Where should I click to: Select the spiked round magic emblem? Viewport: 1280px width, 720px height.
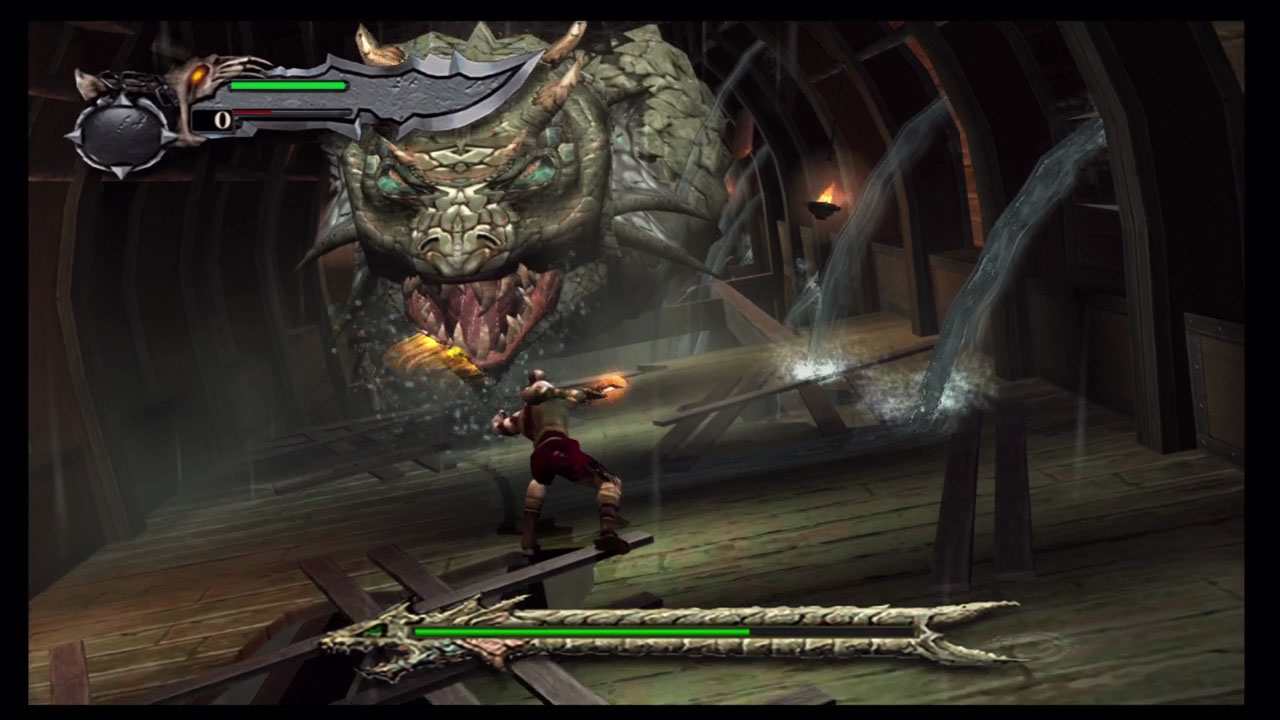coord(121,133)
